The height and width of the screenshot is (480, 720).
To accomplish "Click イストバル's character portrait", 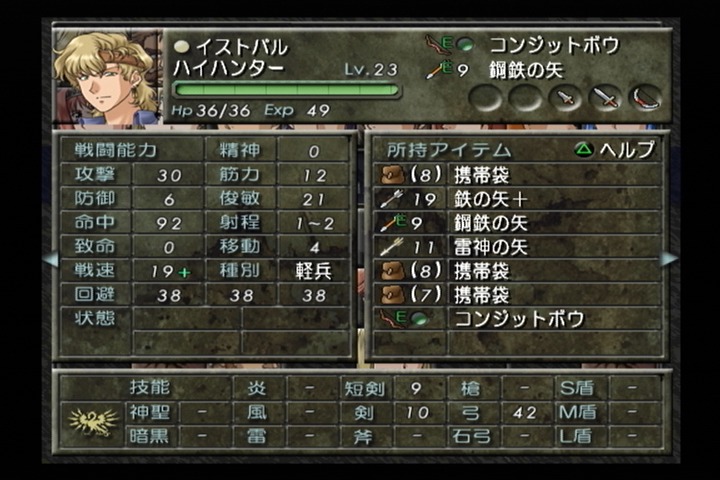I will pos(106,76).
